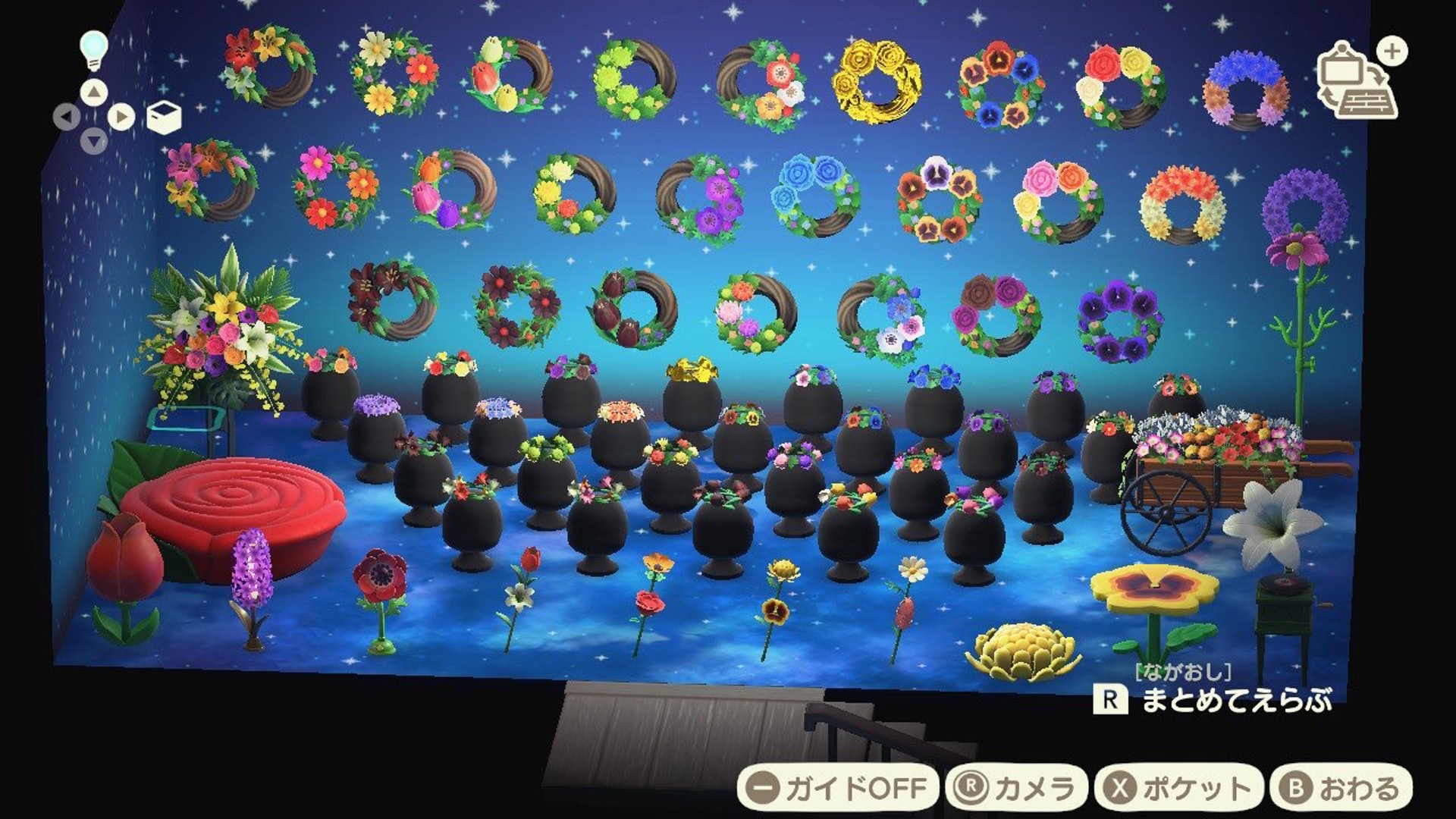The image size is (1456, 819).
Task: Open the camera option
Action: point(1016,788)
